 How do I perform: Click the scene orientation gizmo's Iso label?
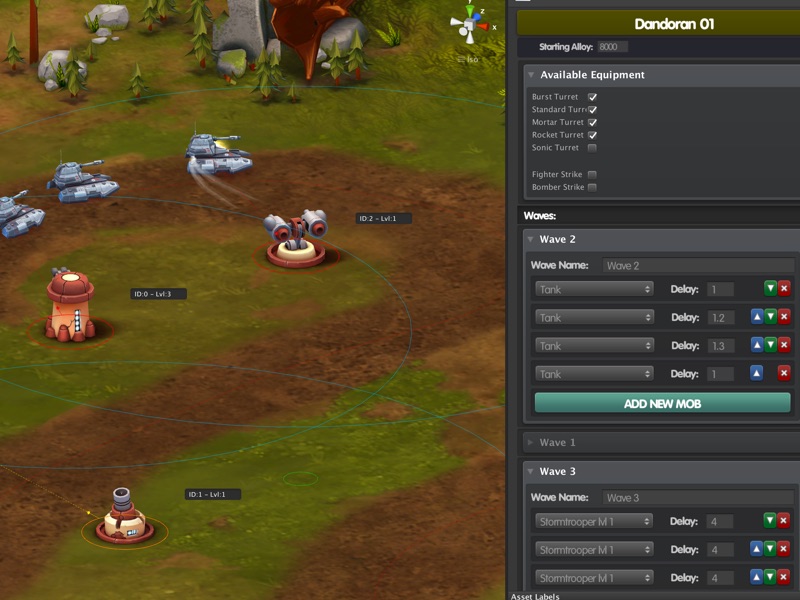tap(472, 59)
